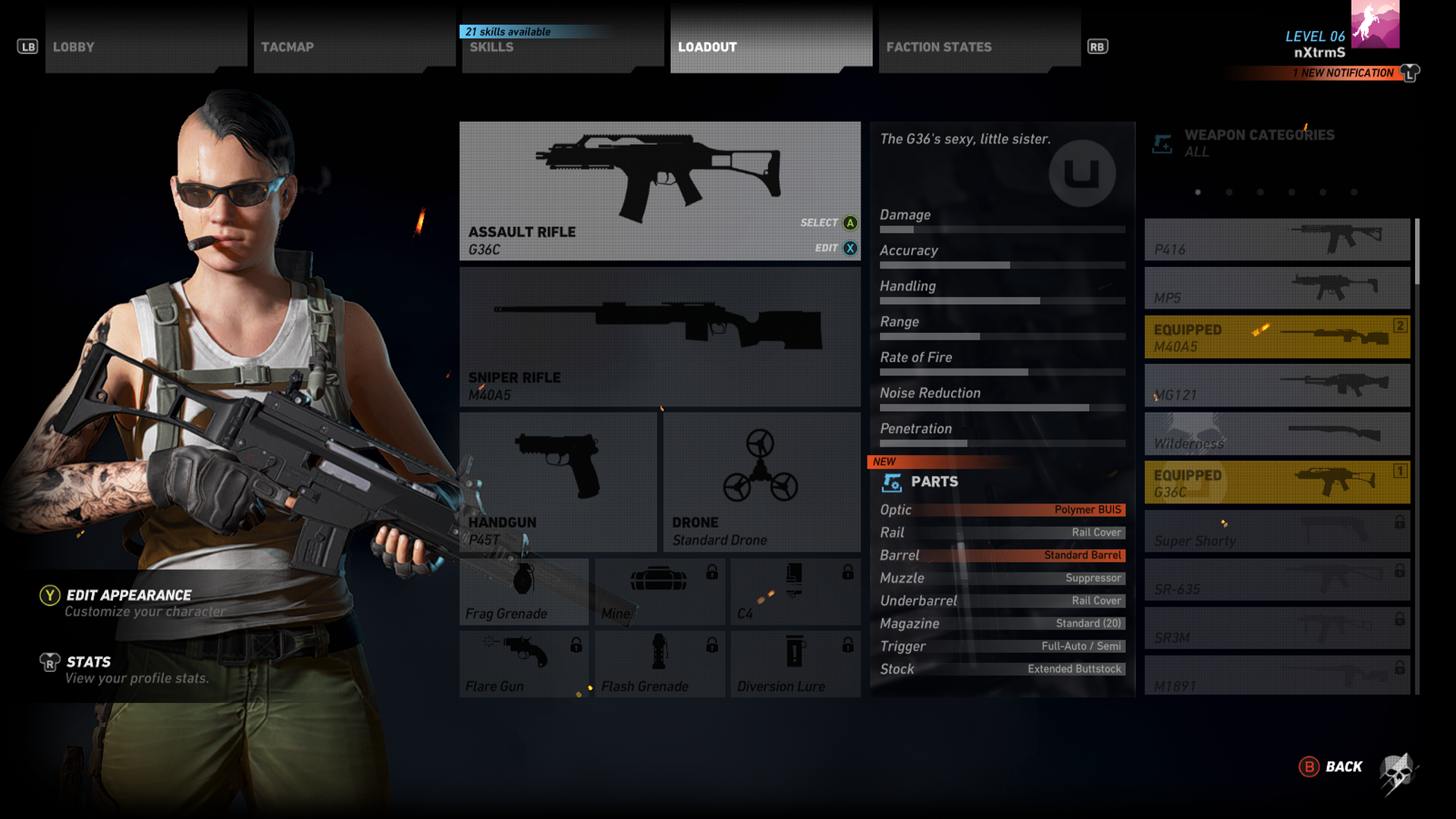Choose the MP5 weapon entry
This screenshot has height=819, width=1456.
click(x=1277, y=288)
